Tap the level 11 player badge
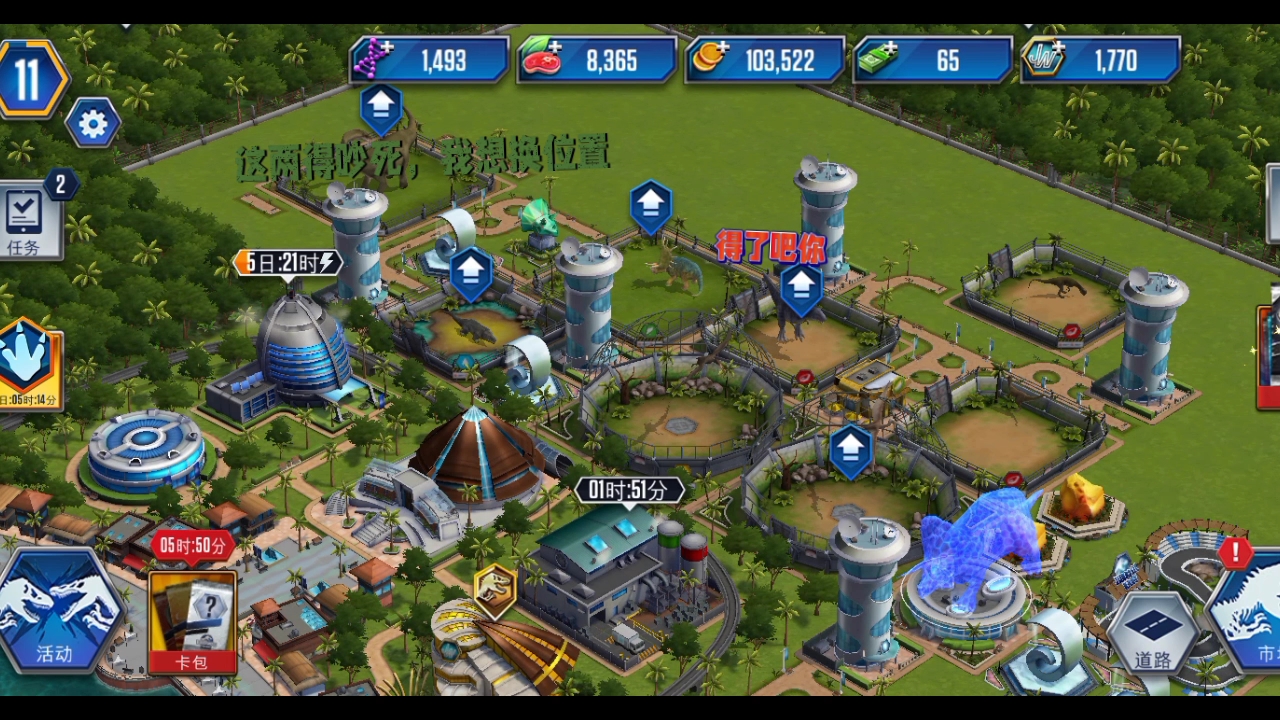Image resolution: width=1280 pixels, height=720 pixels. [30, 79]
